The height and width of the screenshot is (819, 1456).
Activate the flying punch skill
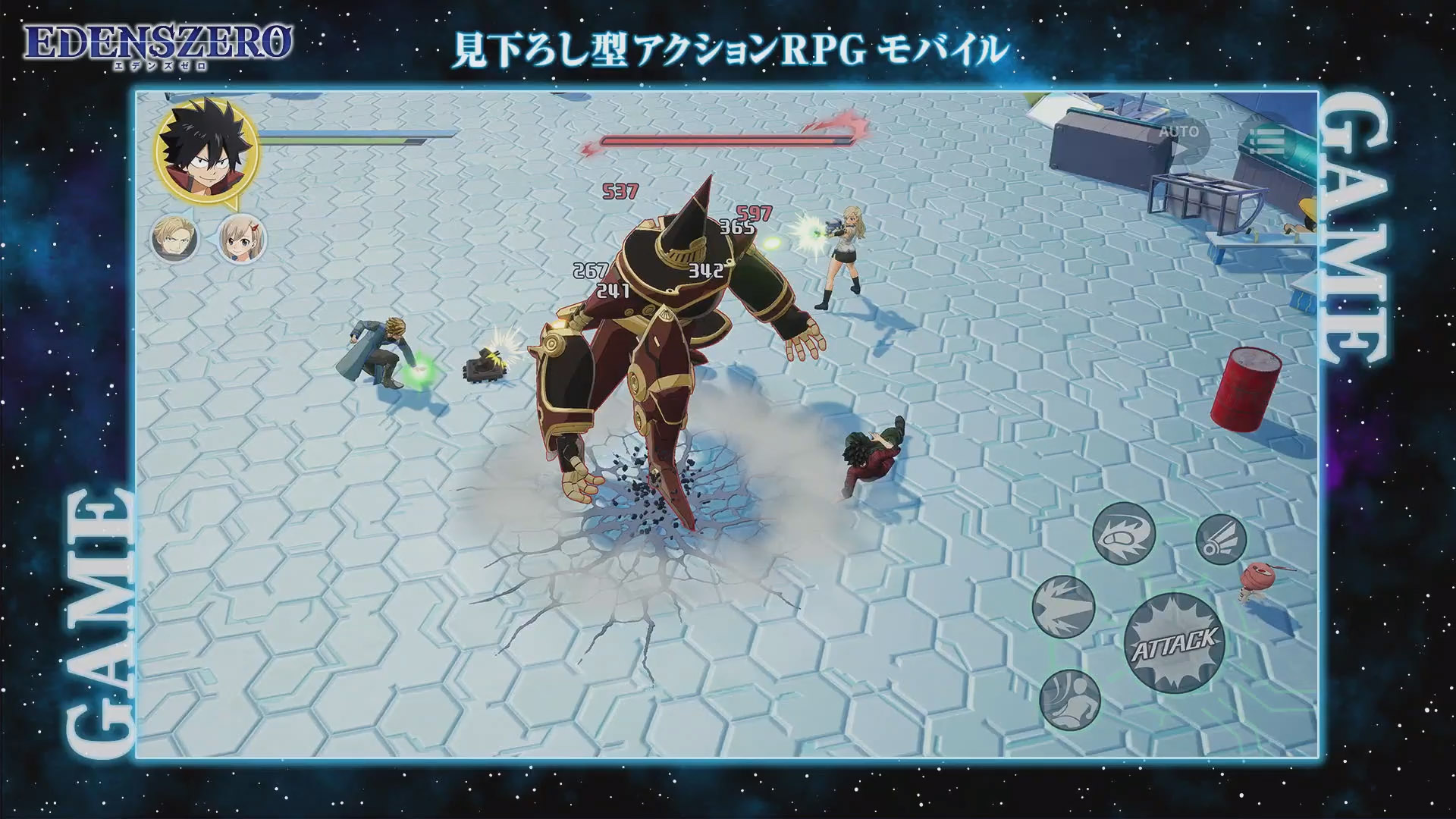click(x=1123, y=534)
